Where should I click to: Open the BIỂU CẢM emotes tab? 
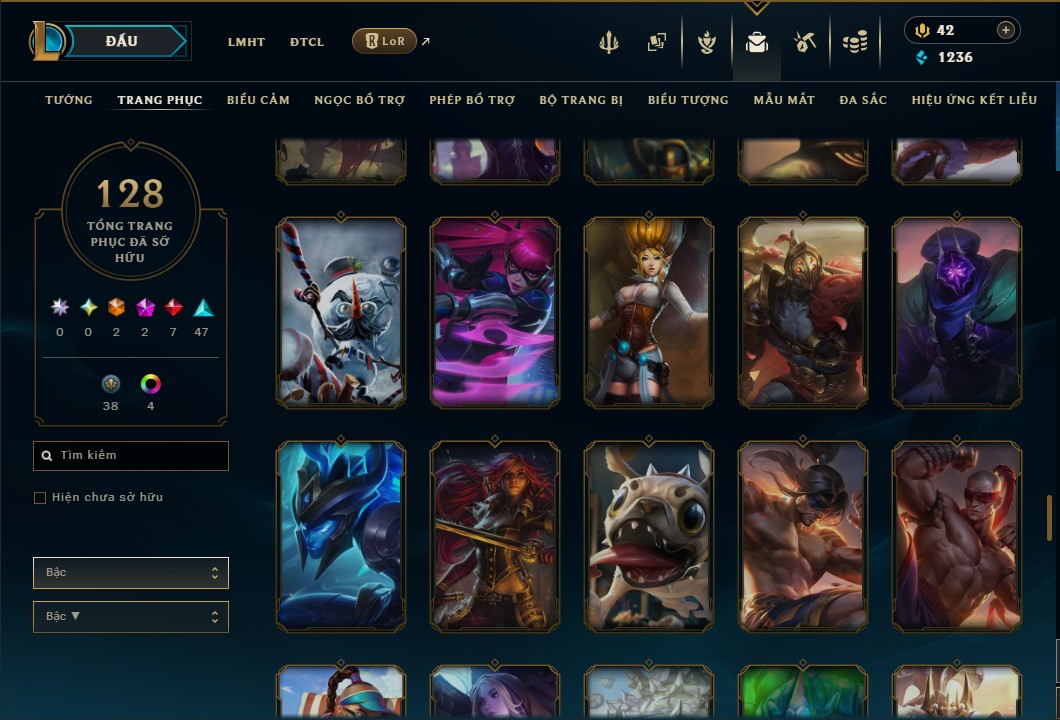258,100
